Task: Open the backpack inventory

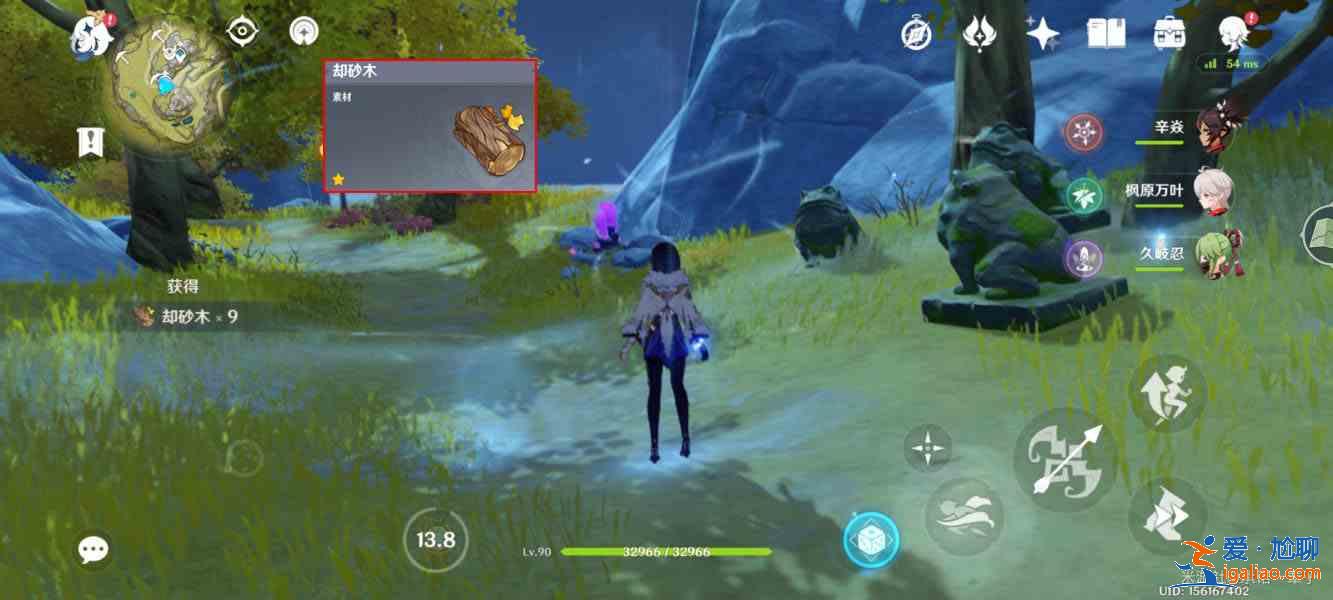Action: pyautogui.click(x=1169, y=35)
